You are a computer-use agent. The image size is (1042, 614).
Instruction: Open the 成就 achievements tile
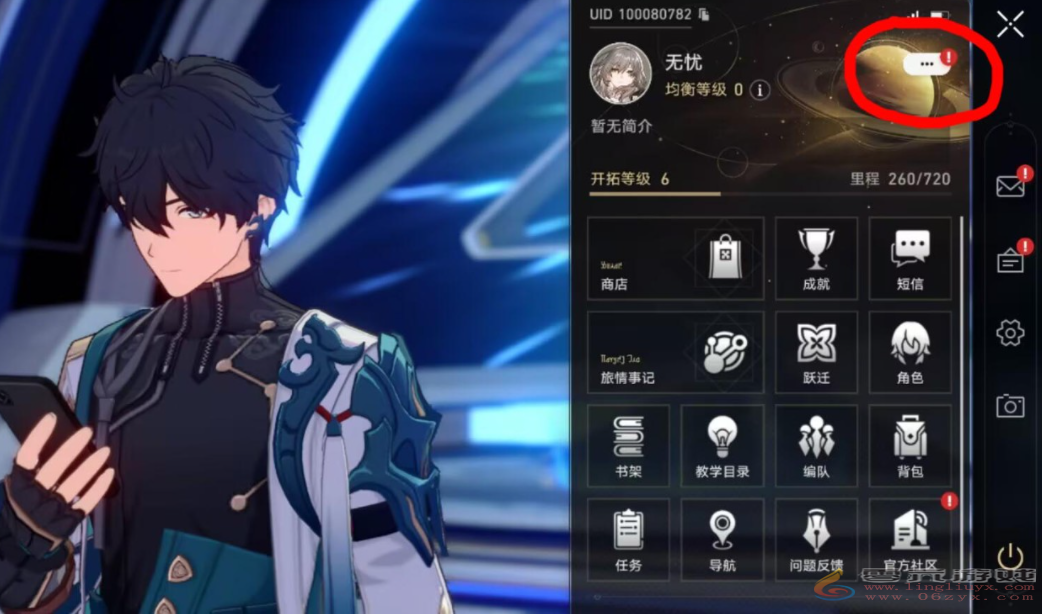pyautogui.click(x=816, y=258)
